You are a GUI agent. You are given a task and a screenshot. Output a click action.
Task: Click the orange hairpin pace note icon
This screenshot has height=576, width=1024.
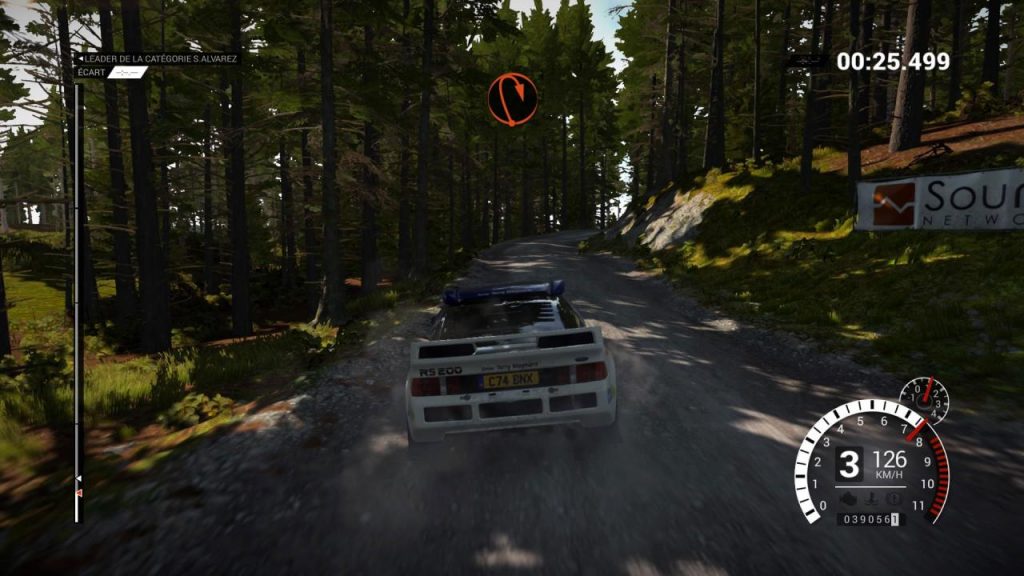pyautogui.click(x=512, y=99)
